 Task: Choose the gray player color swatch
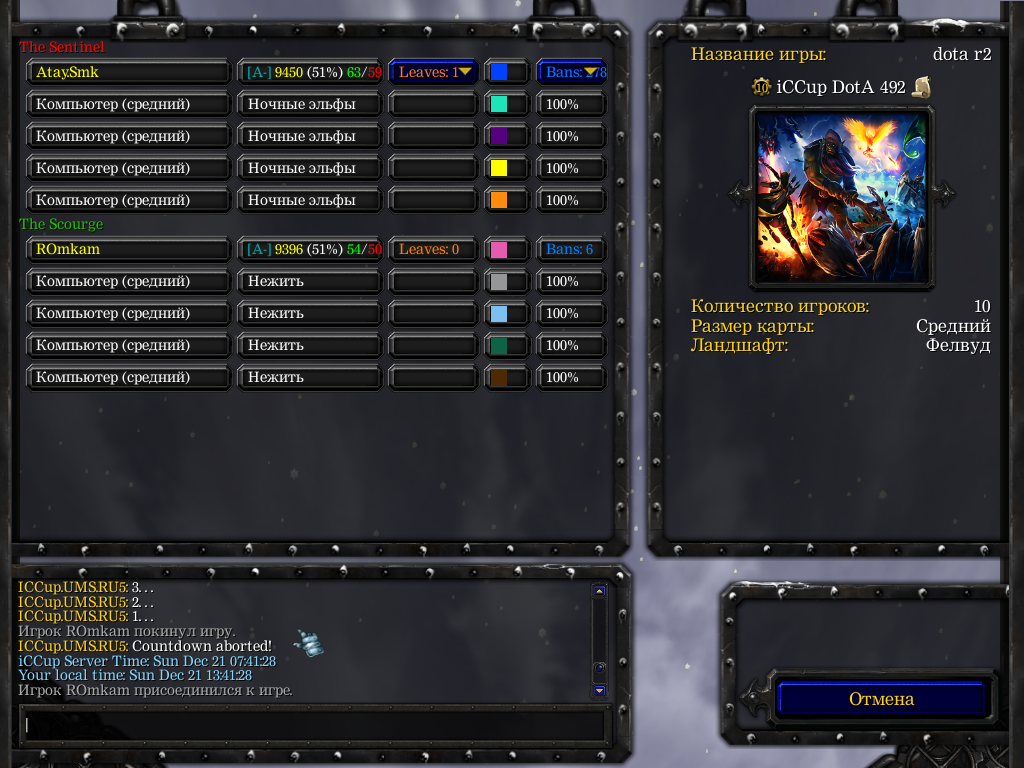(499, 281)
